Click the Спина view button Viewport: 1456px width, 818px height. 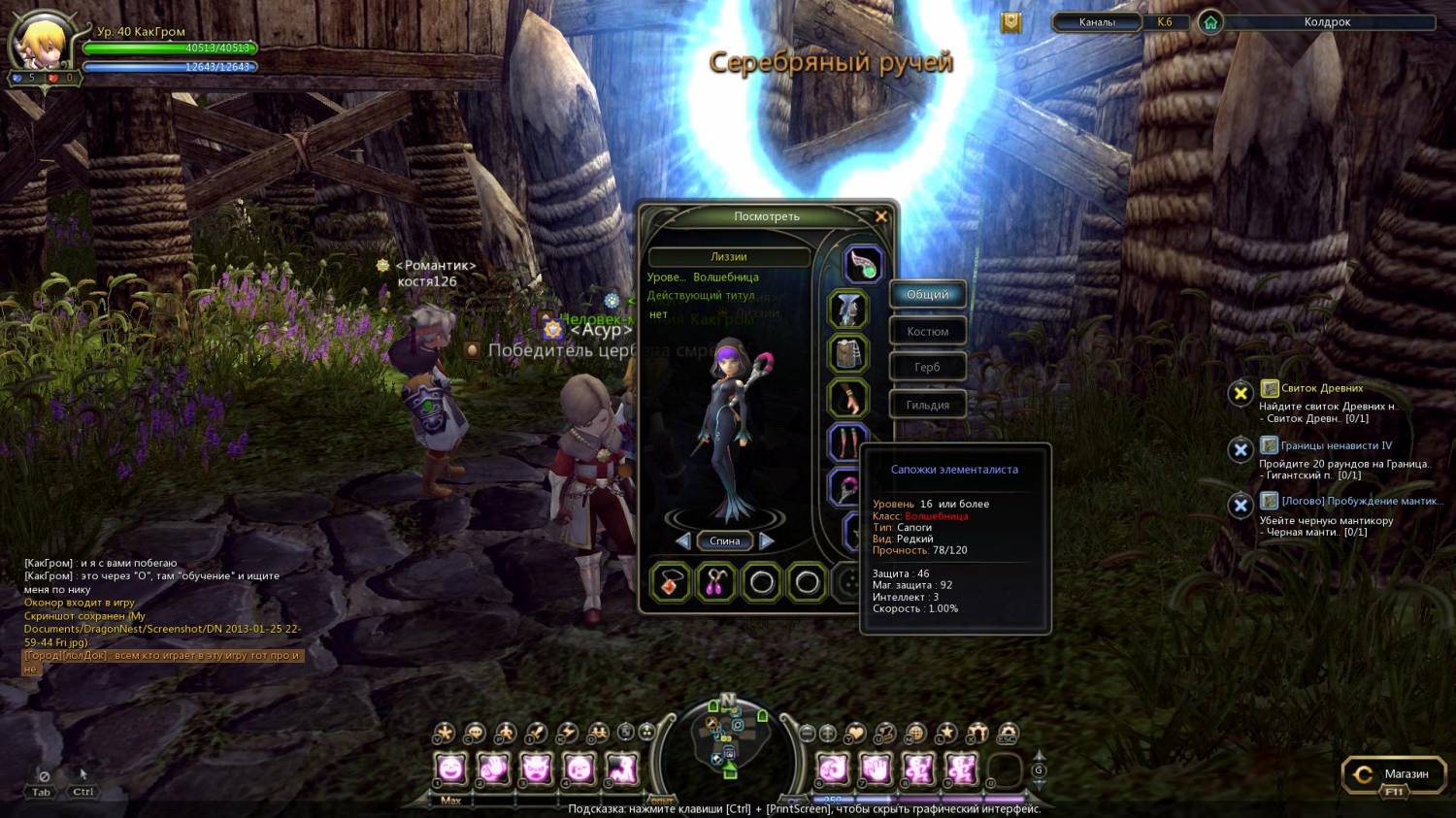pos(724,540)
